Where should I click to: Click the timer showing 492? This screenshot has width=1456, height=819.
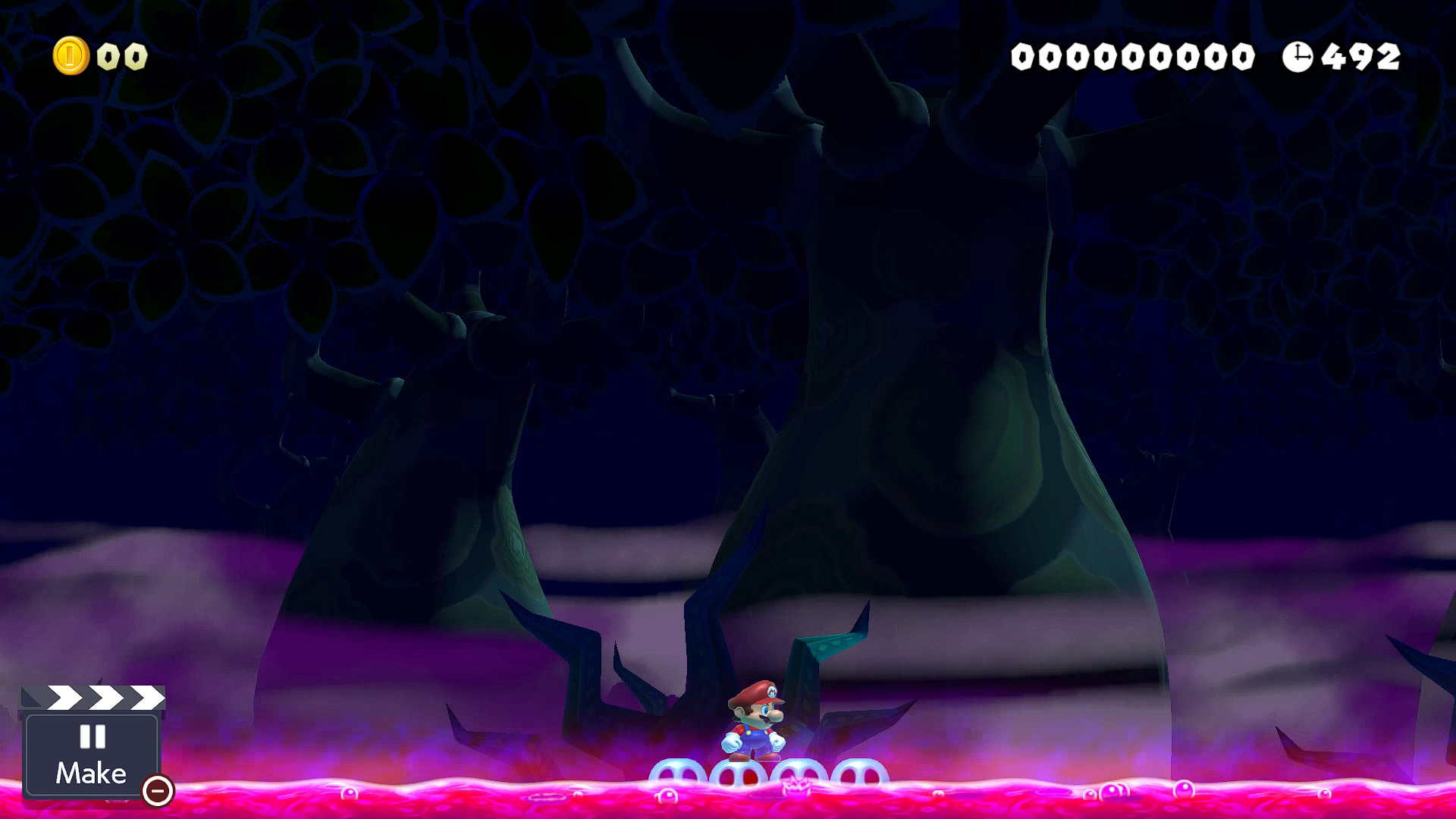(x=1359, y=55)
